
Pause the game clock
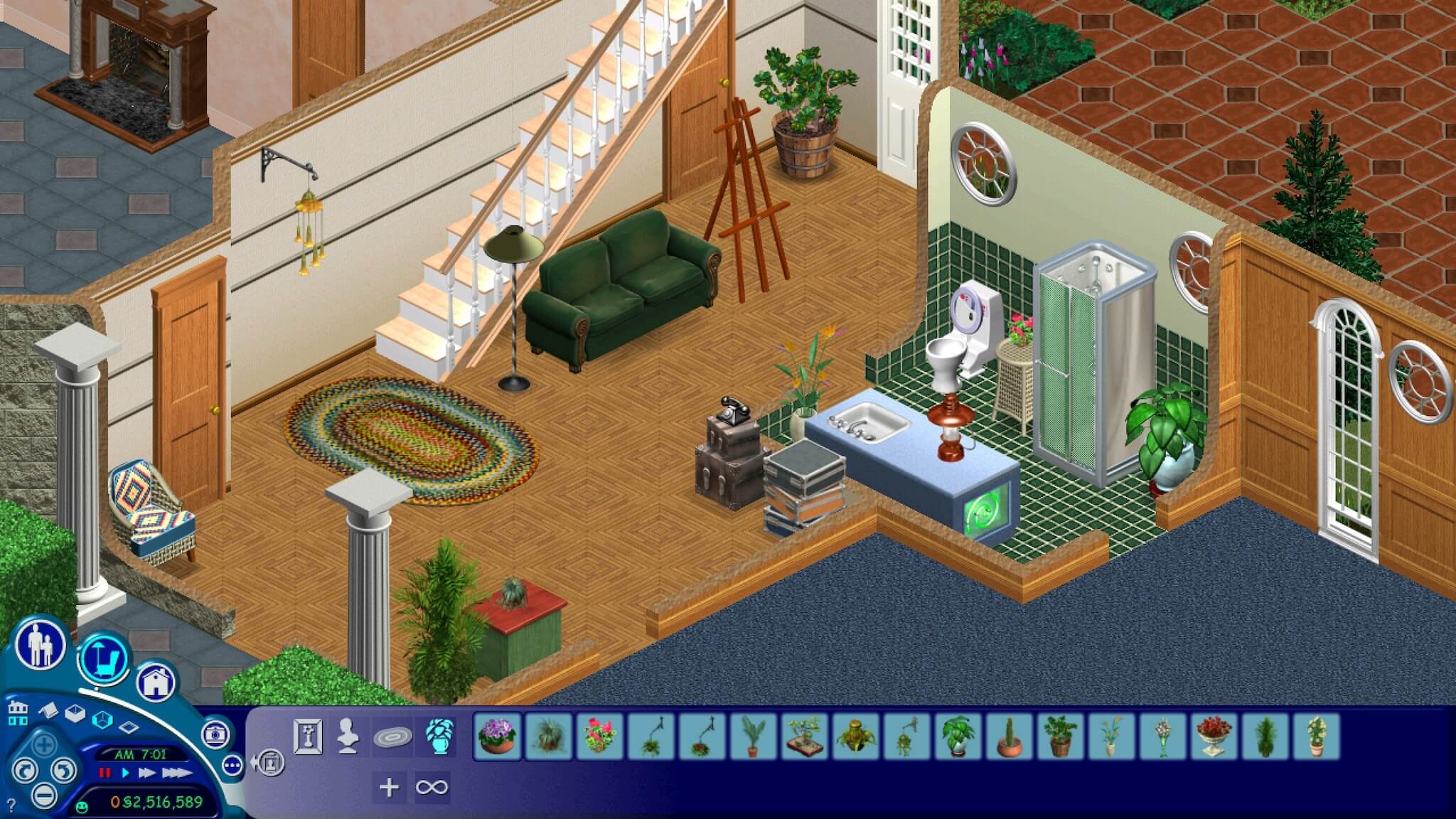[105, 773]
